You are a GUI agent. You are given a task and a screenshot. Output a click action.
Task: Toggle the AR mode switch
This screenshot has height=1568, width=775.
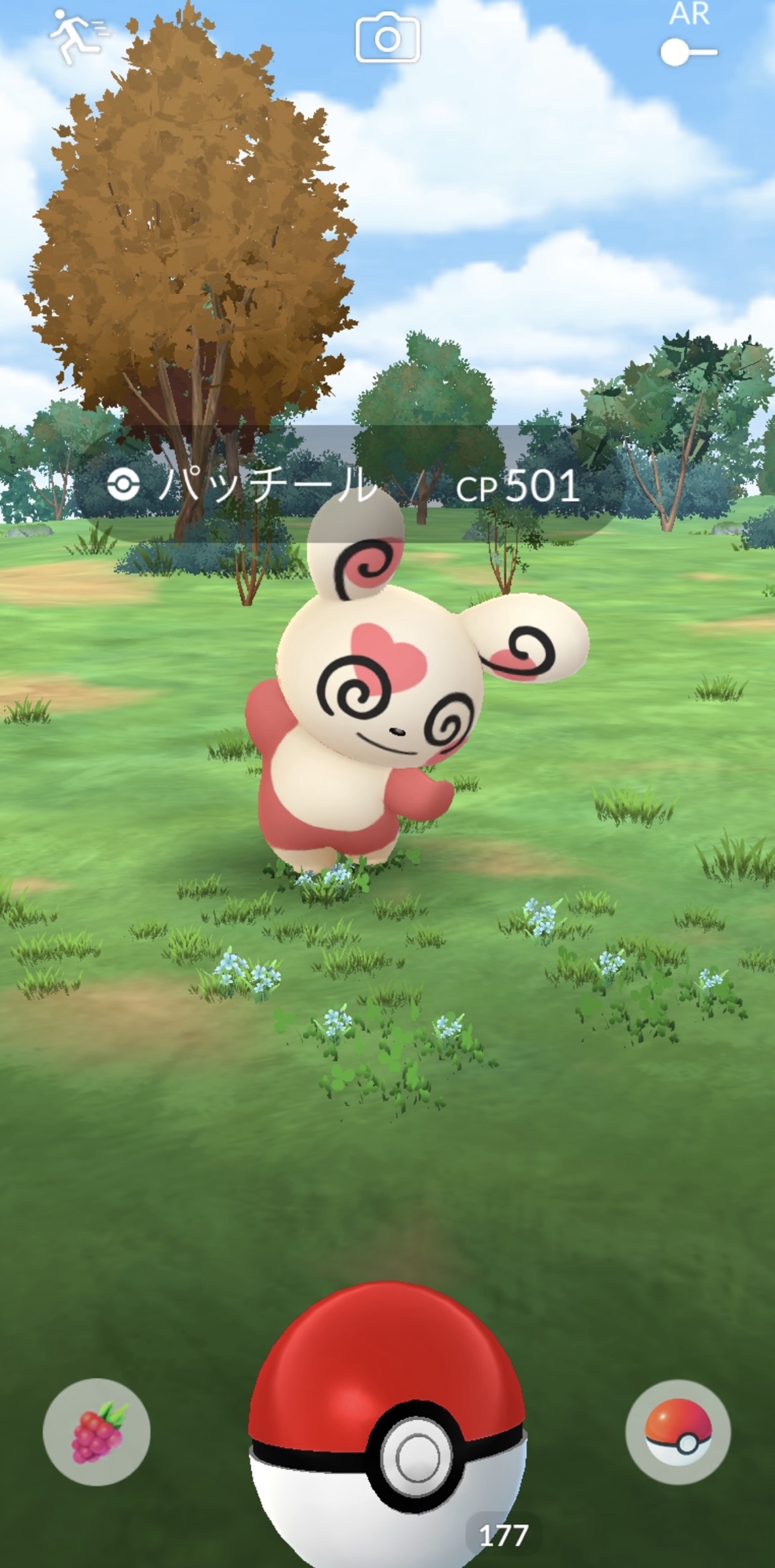688,53
